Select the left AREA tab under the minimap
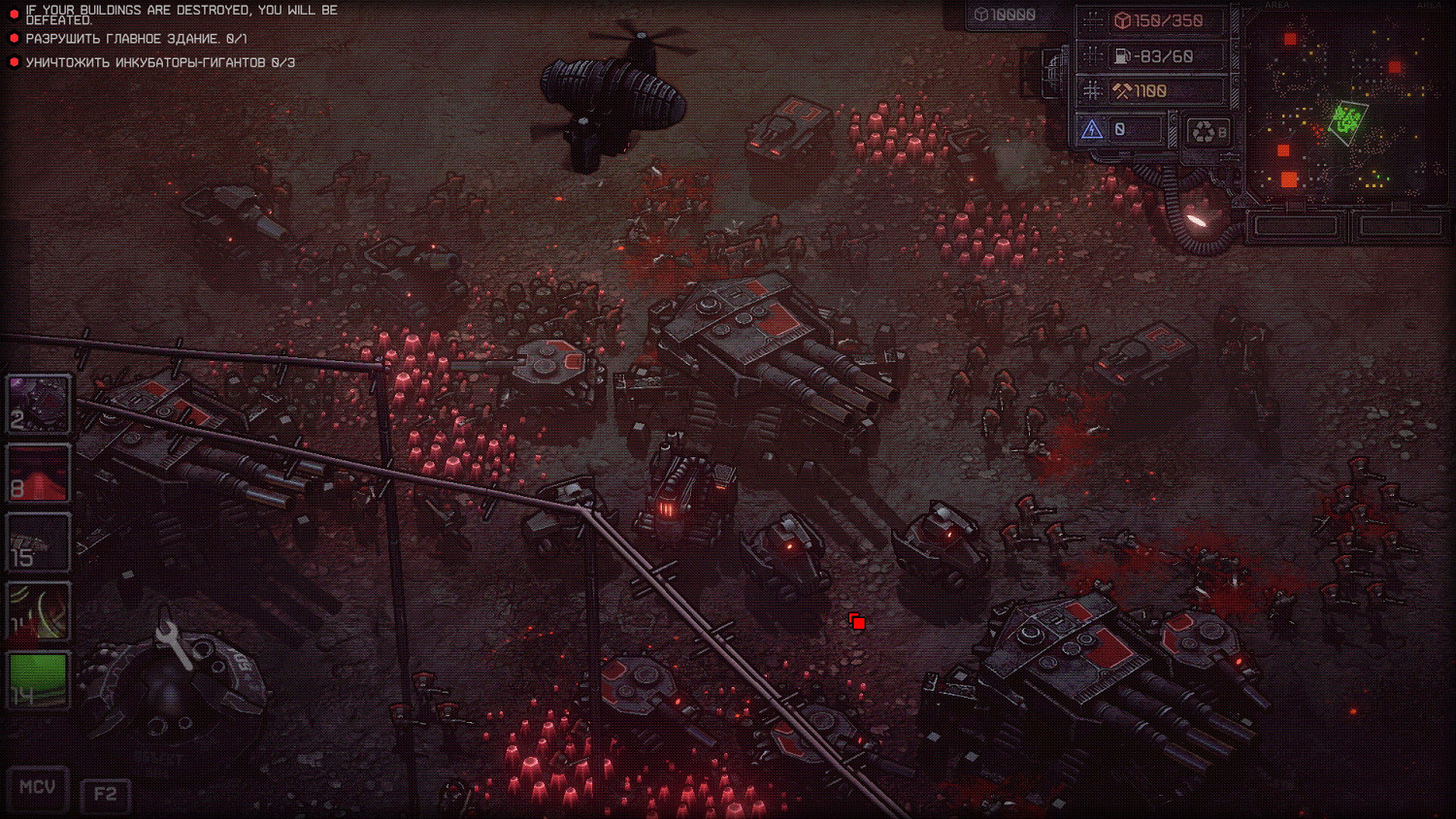1456x819 pixels. pos(1296,224)
